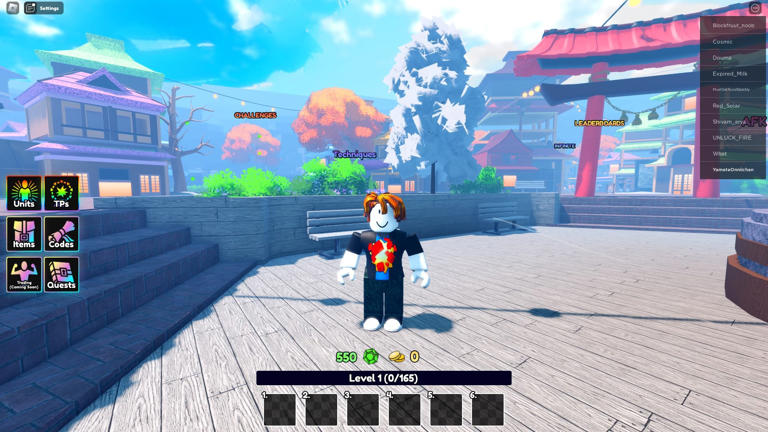Open the Codes redemption panel
This screenshot has height=432, width=768.
[x=61, y=234]
